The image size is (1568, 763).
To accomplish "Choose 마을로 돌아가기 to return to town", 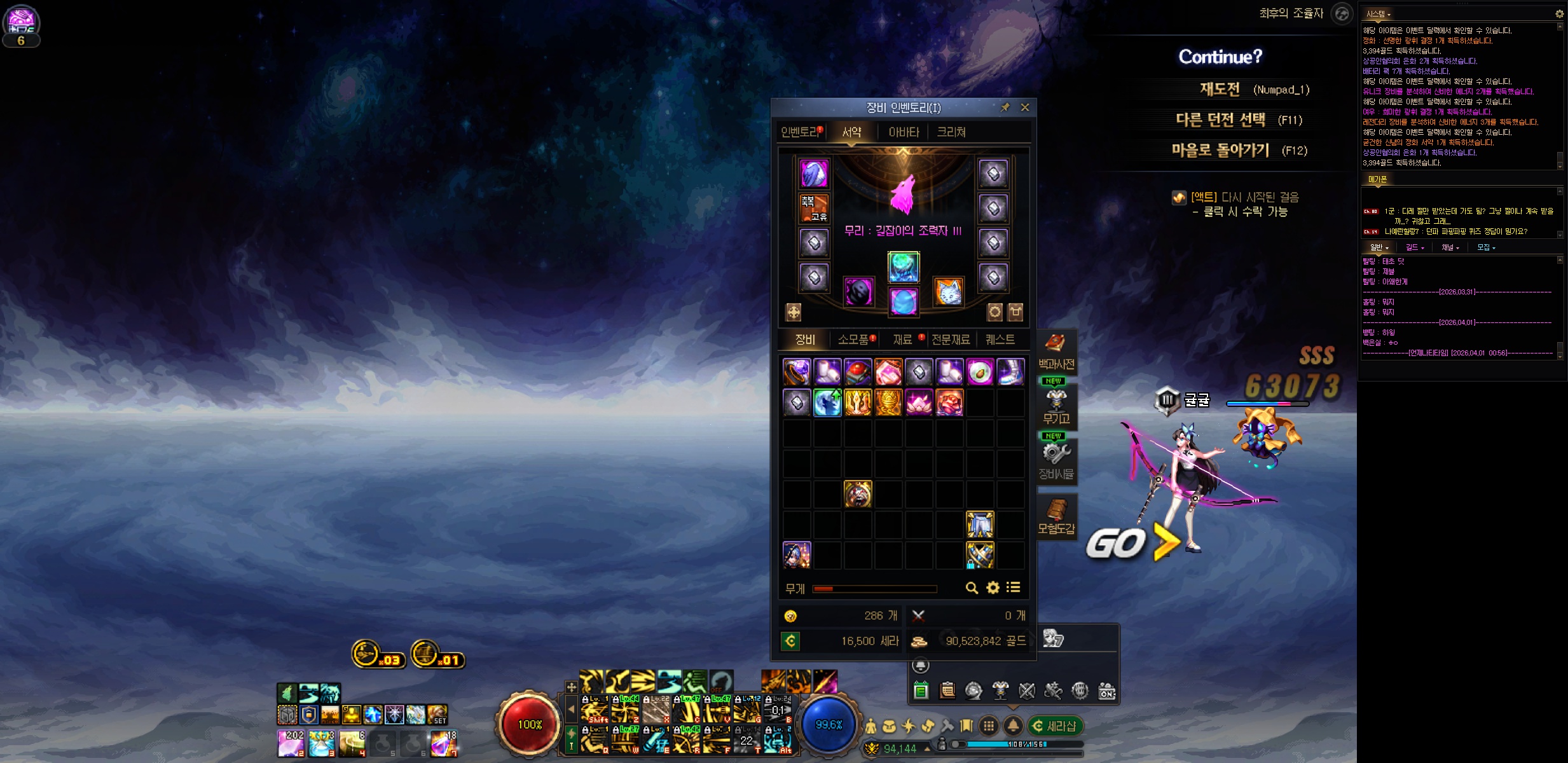I will click(1220, 150).
